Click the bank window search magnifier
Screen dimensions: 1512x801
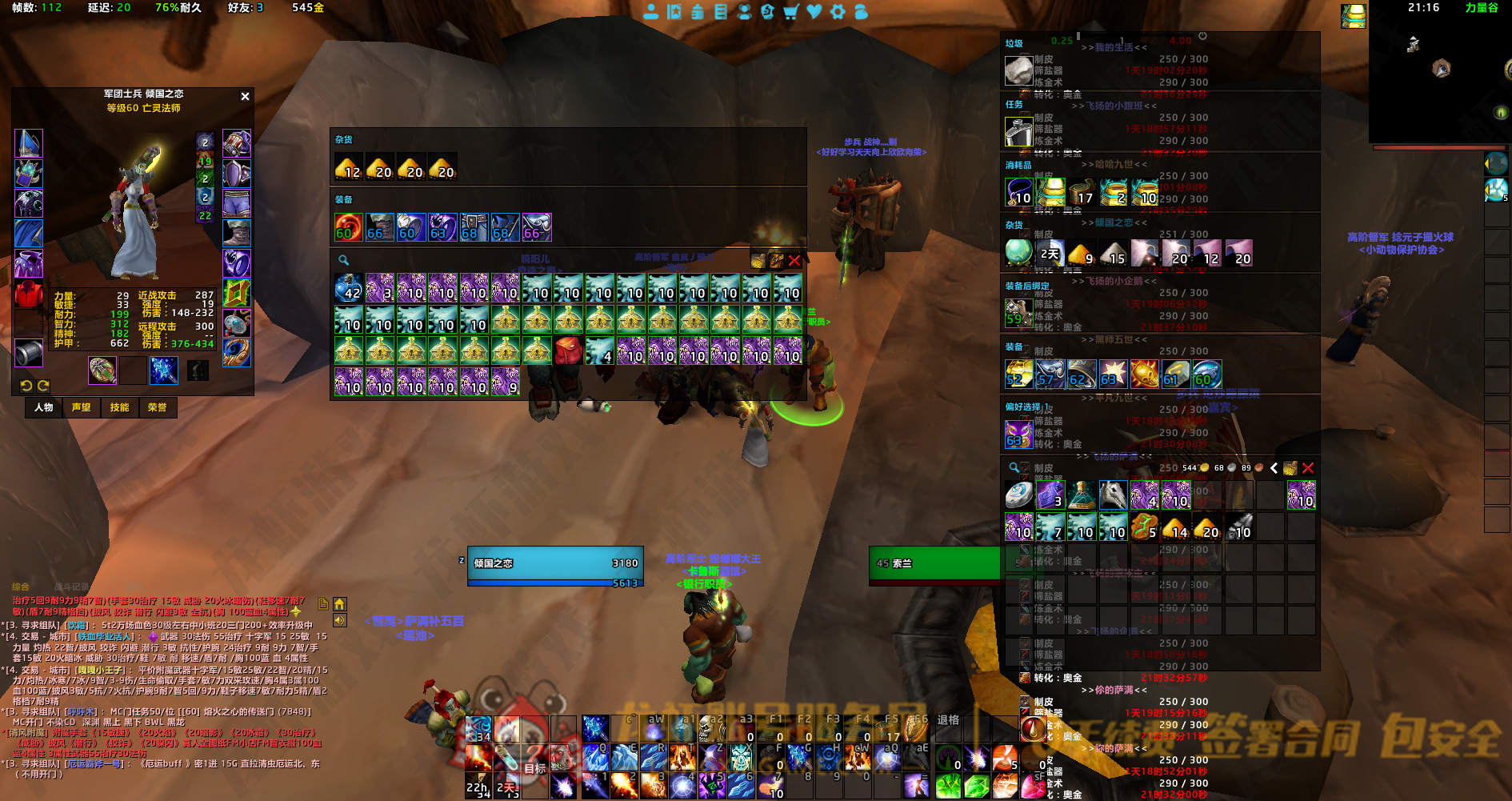coord(343,260)
